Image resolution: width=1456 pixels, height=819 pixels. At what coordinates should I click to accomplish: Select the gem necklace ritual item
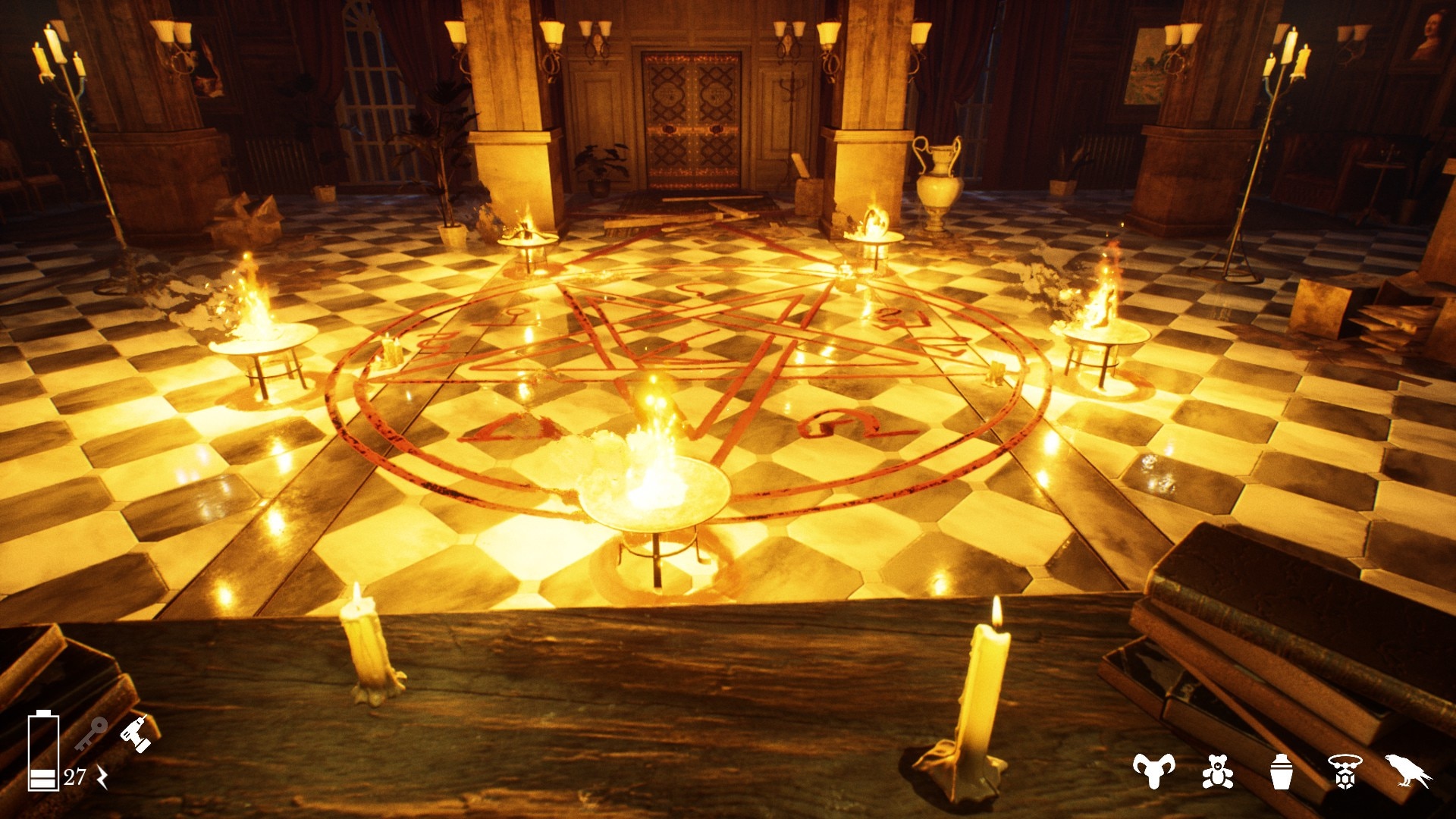coord(1345,772)
